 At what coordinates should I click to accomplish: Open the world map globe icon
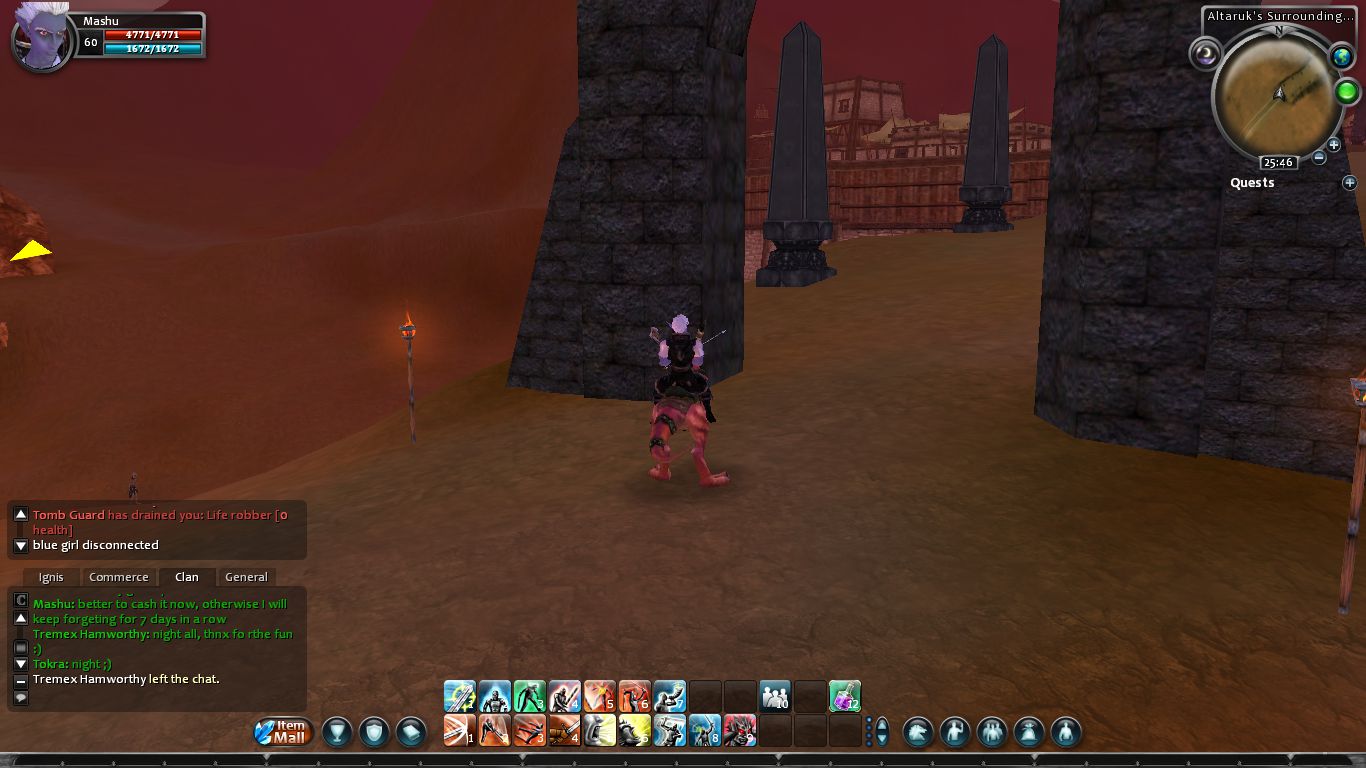coord(1341,57)
